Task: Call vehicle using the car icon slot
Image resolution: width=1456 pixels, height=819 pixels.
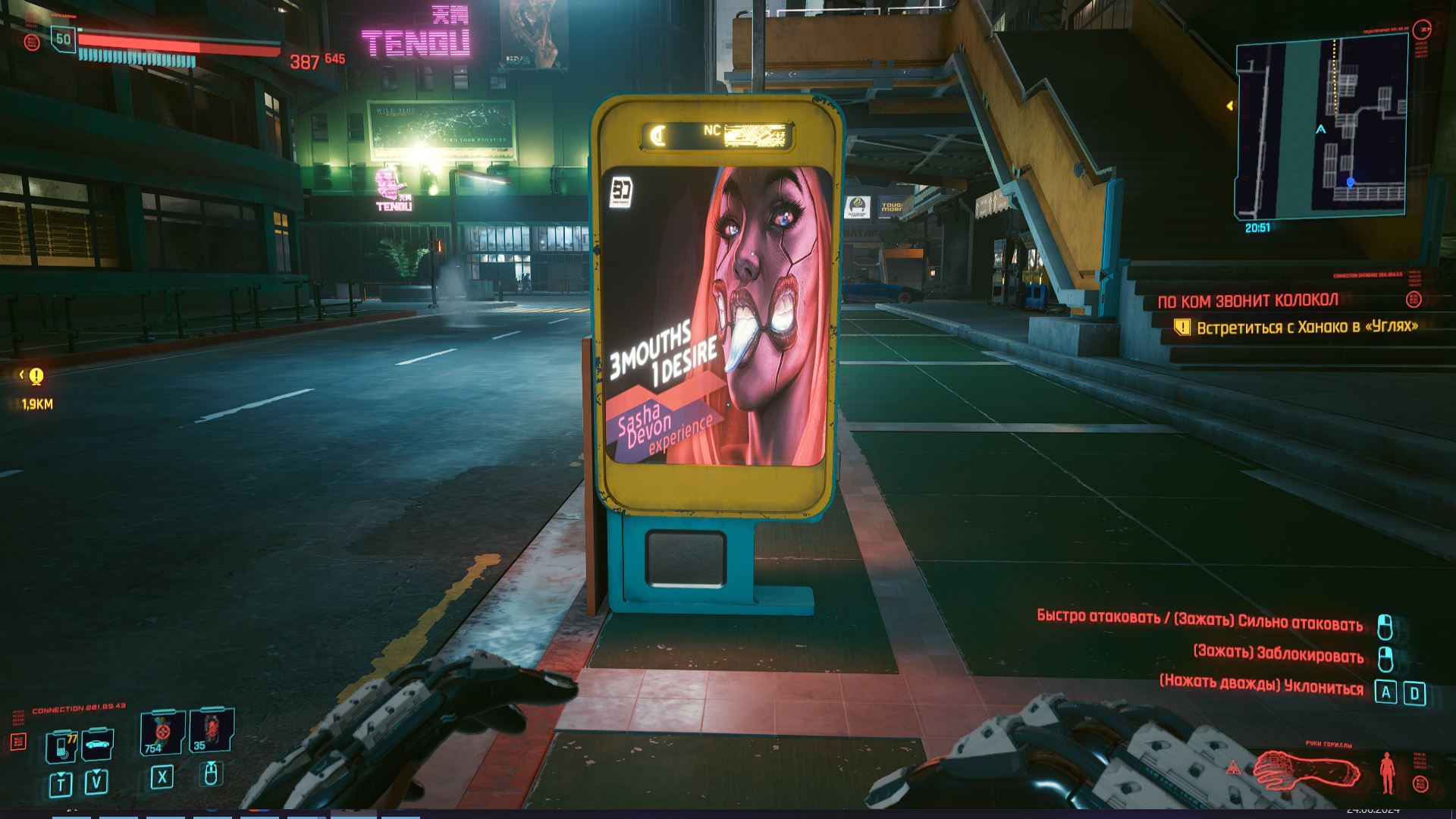Action: pyautogui.click(x=97, y=744)
